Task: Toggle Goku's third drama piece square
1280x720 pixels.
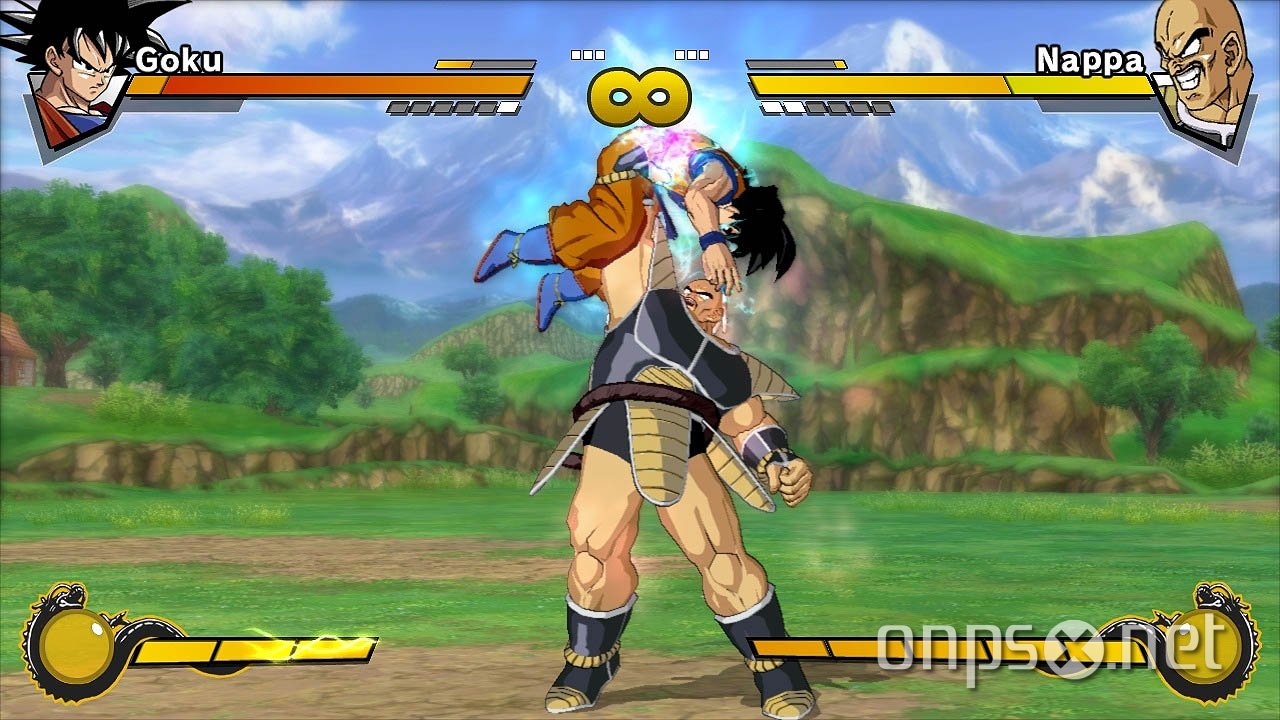Action: pos(600,53)
